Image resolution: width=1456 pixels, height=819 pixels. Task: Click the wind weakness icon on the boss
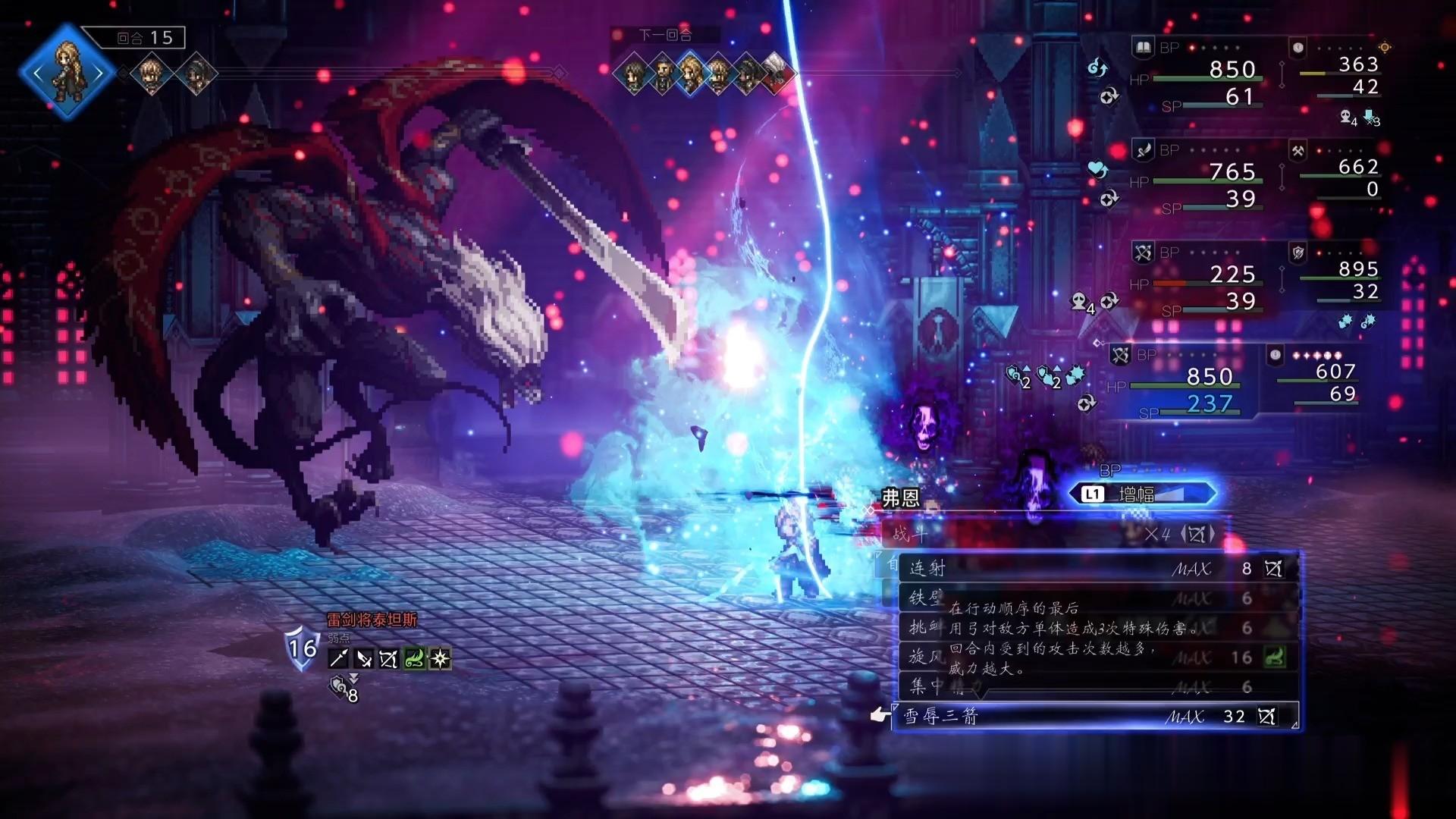click(x=414, y=659)
